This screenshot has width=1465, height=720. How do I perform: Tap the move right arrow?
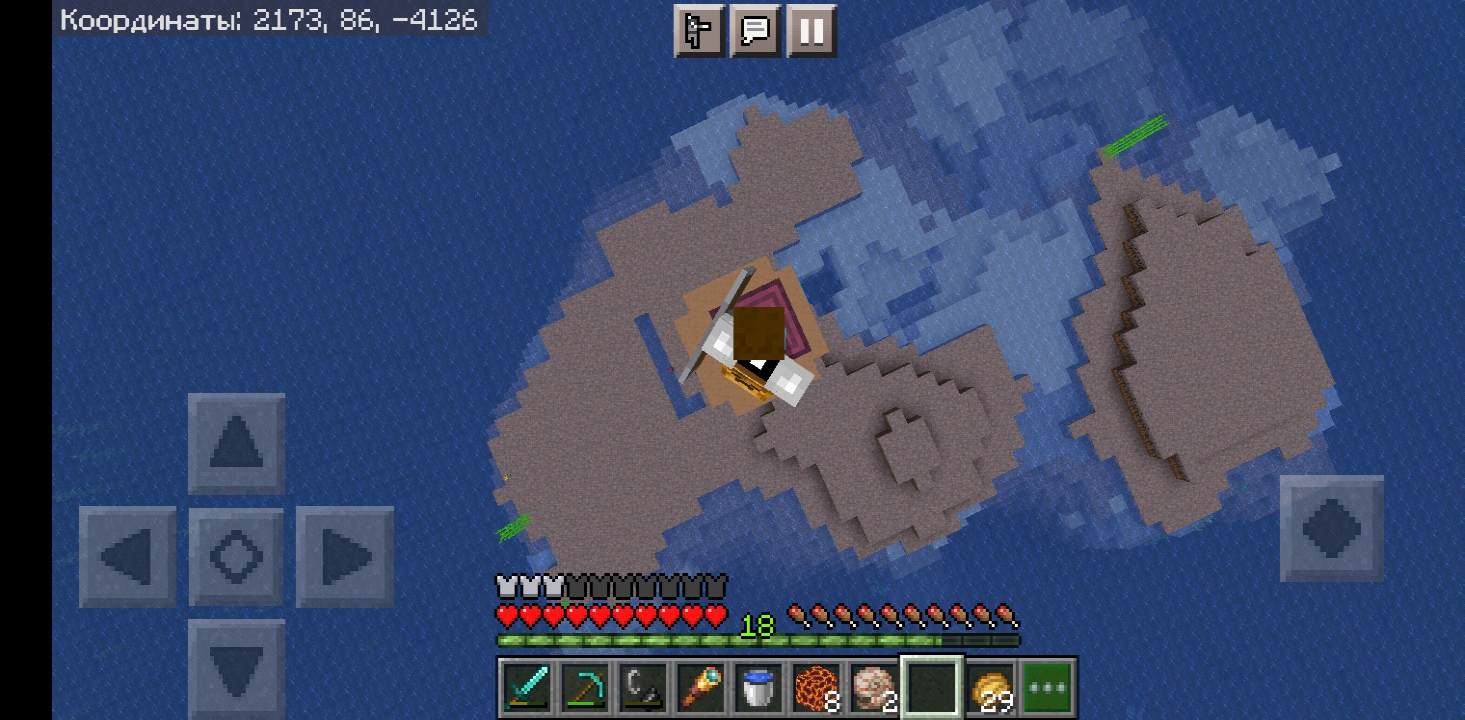(345, 556)
